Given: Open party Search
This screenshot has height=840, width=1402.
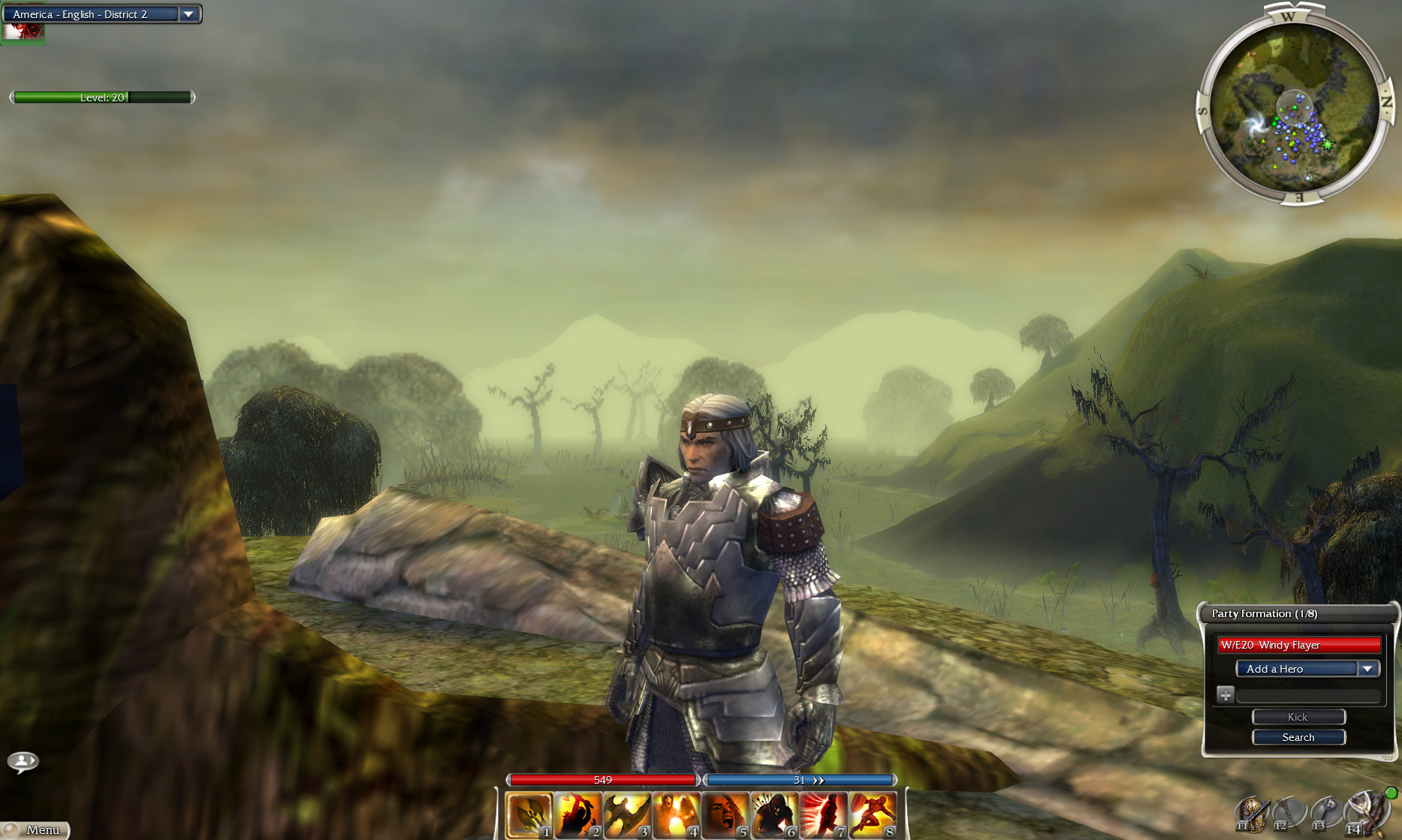Looking at the screenshot, I should (1298, 737).
